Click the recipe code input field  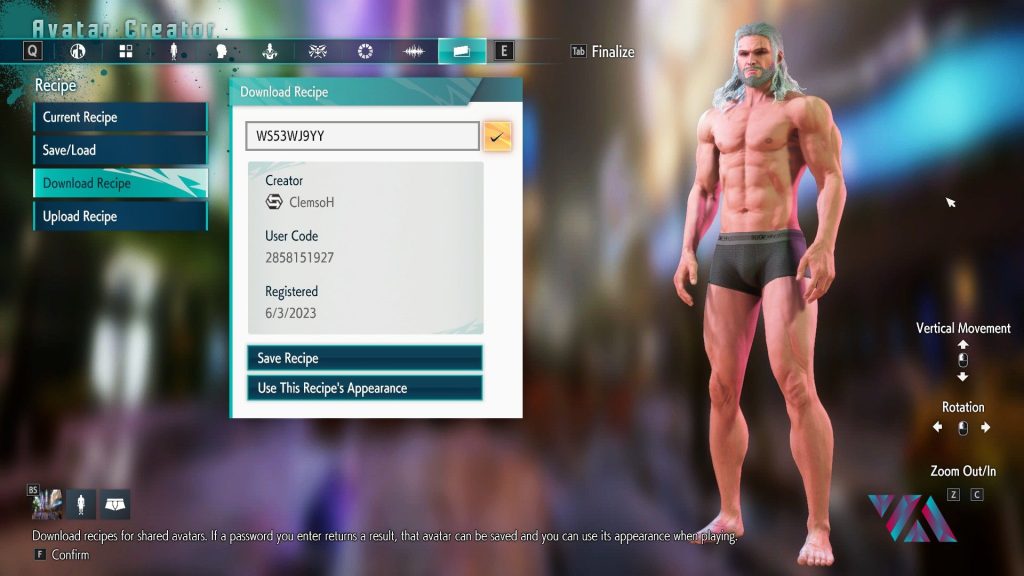(362, 136)
